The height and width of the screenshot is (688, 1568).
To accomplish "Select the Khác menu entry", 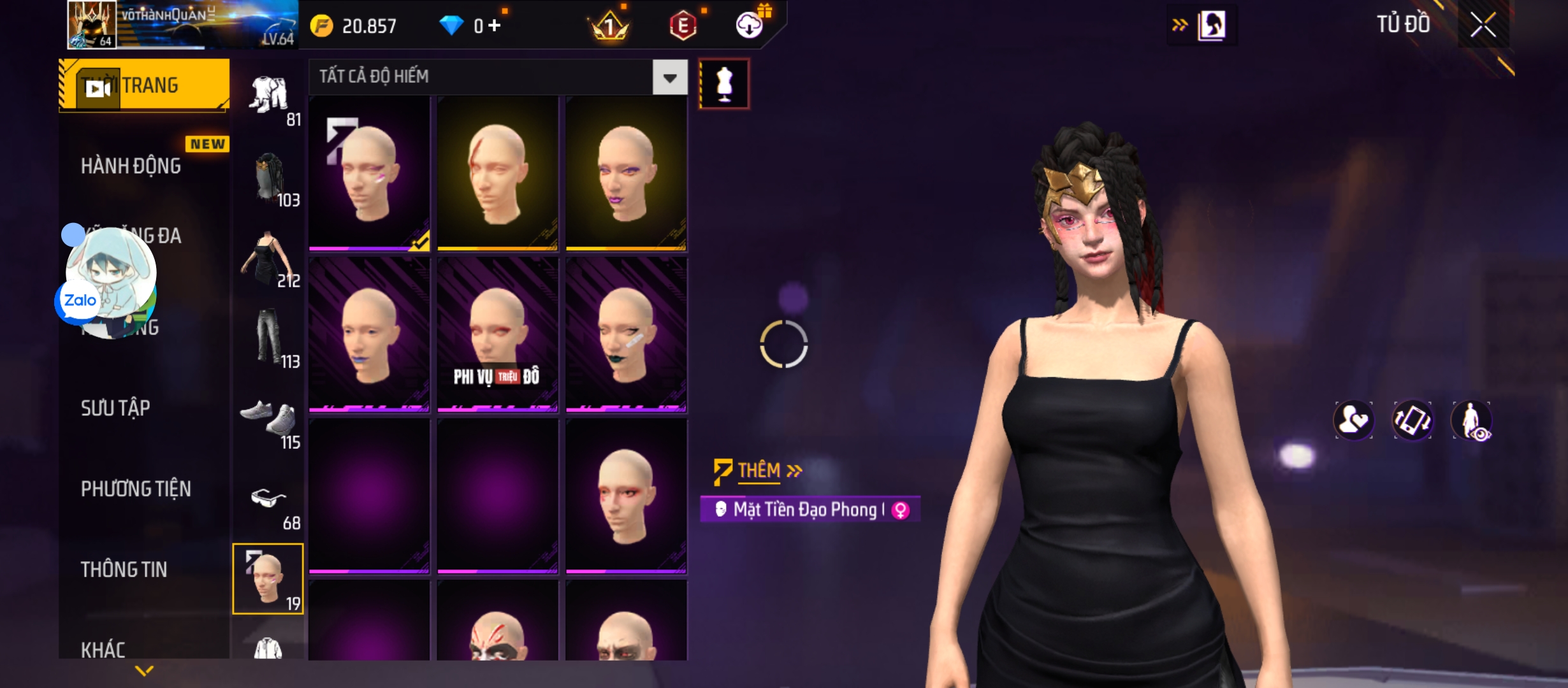I will point(103,650).
